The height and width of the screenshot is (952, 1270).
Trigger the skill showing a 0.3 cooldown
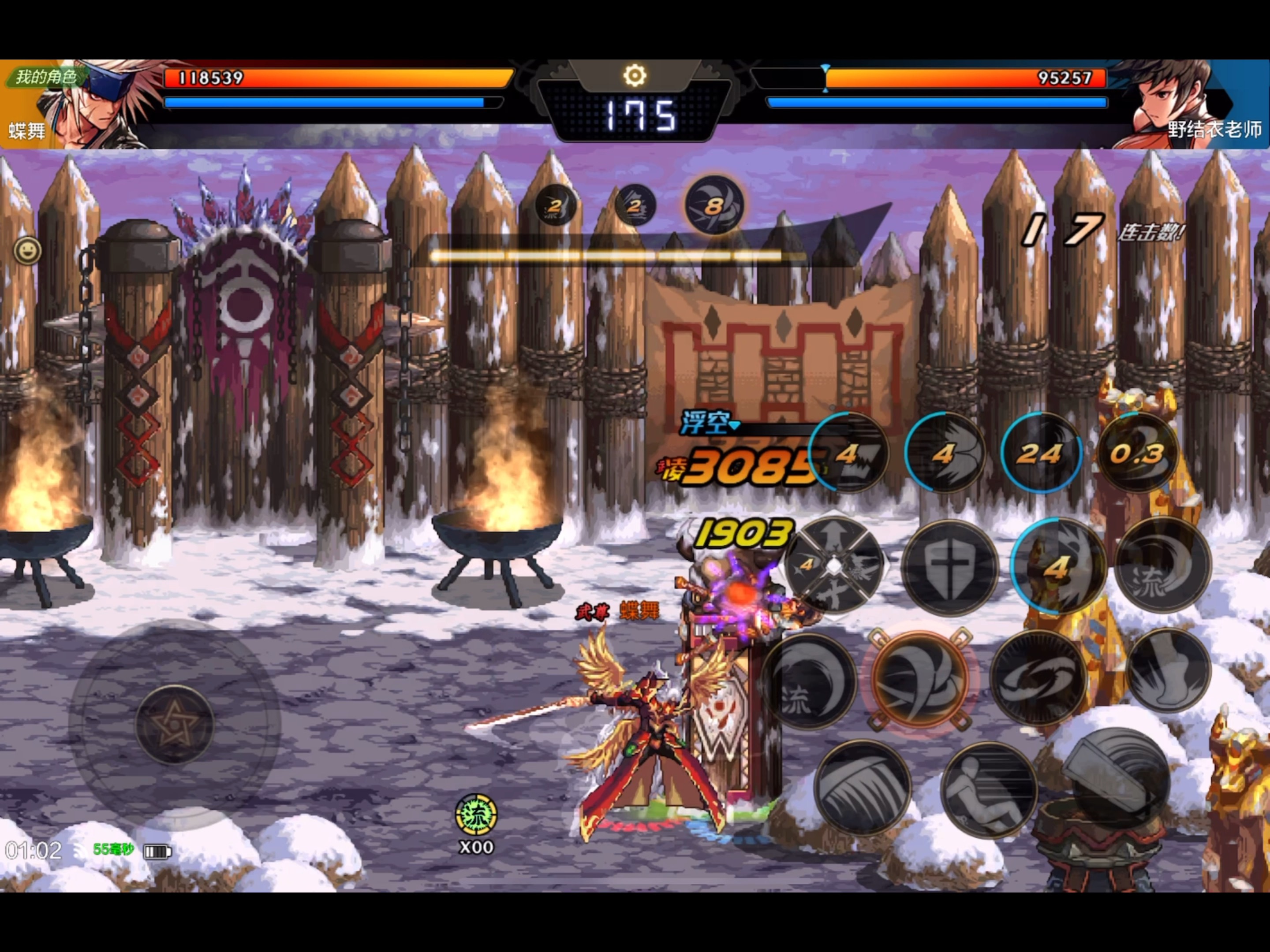point(1137,453)
